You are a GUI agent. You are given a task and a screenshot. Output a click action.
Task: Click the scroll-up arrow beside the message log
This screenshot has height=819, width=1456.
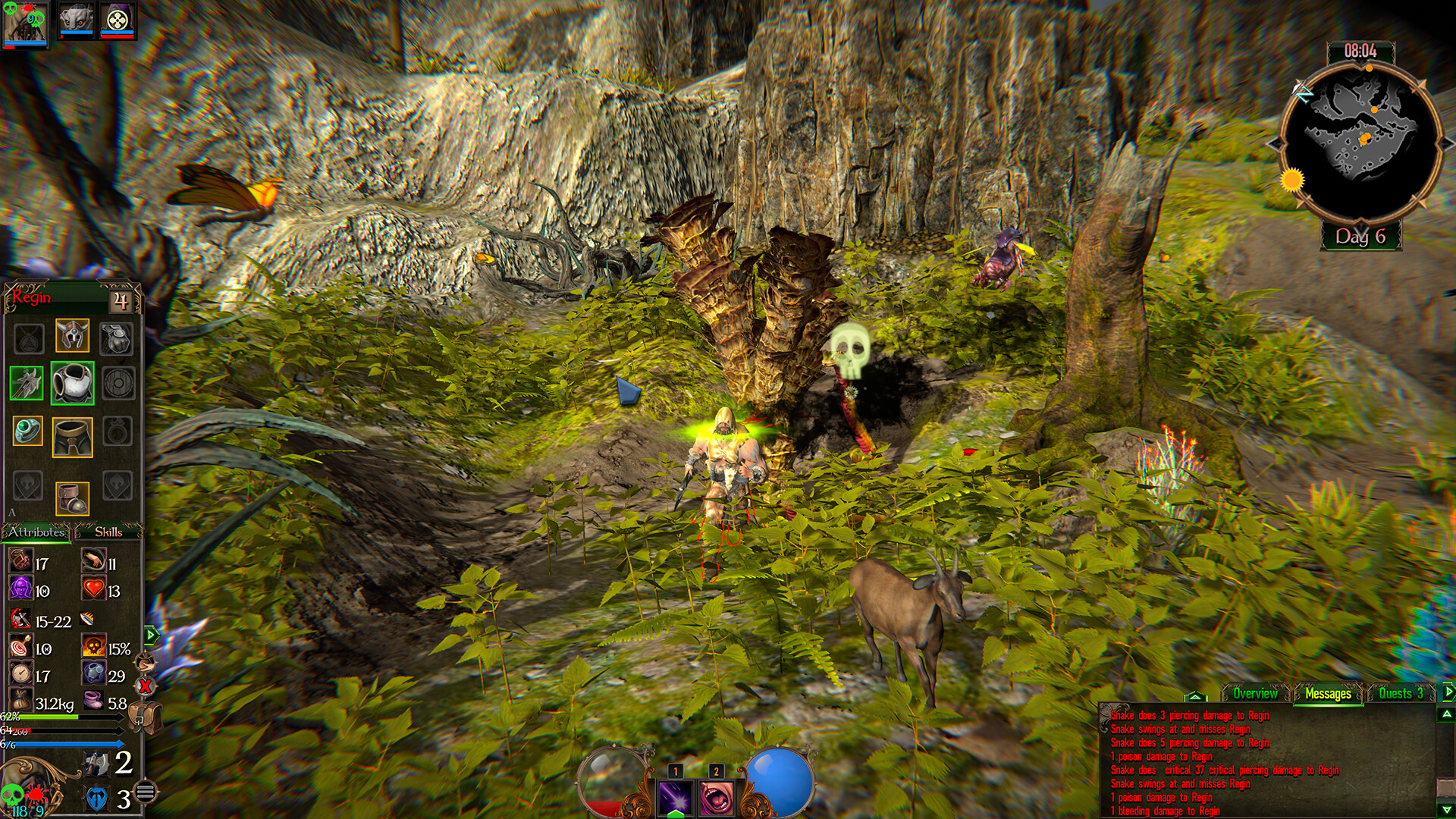tap(1447, 714)
